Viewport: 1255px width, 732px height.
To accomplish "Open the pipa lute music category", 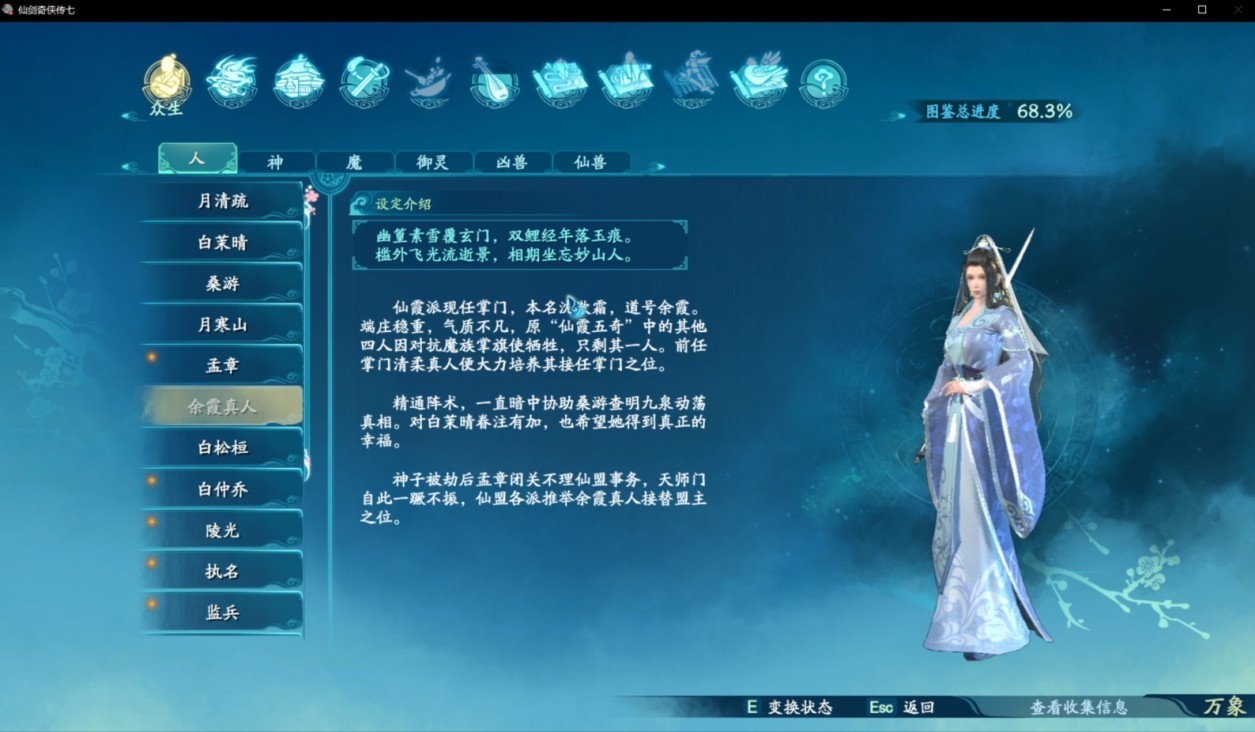I will 494,81.
